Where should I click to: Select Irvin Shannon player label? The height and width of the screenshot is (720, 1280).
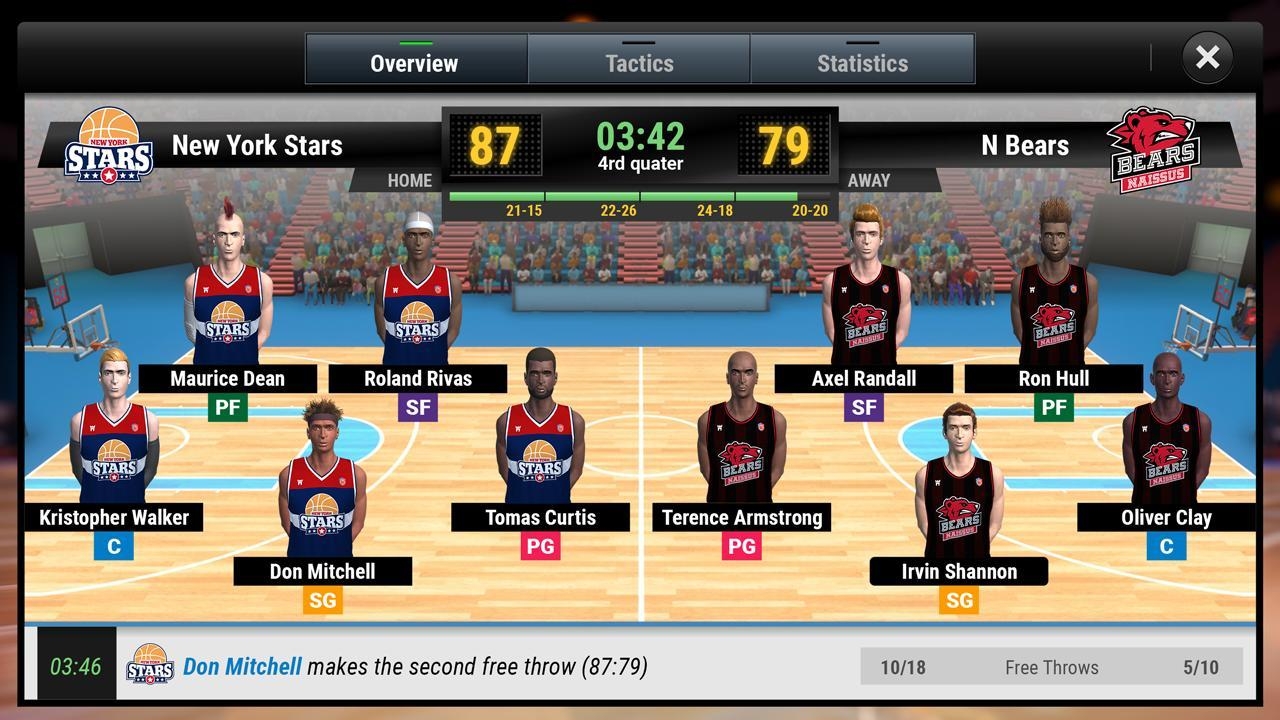[959, 572]
